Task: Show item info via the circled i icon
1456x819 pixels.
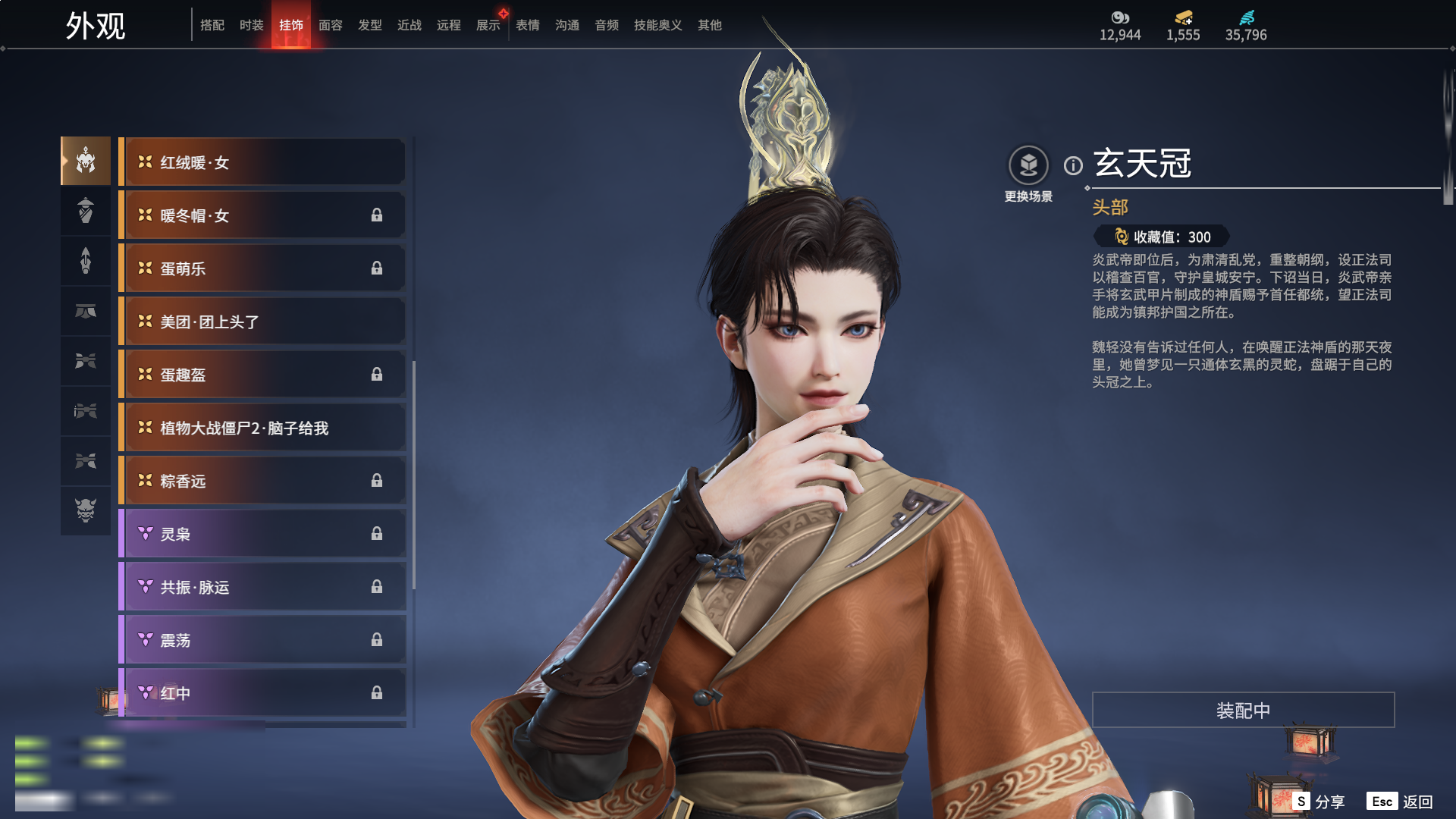Action: pyautogui.click(x=1073, y=165)
